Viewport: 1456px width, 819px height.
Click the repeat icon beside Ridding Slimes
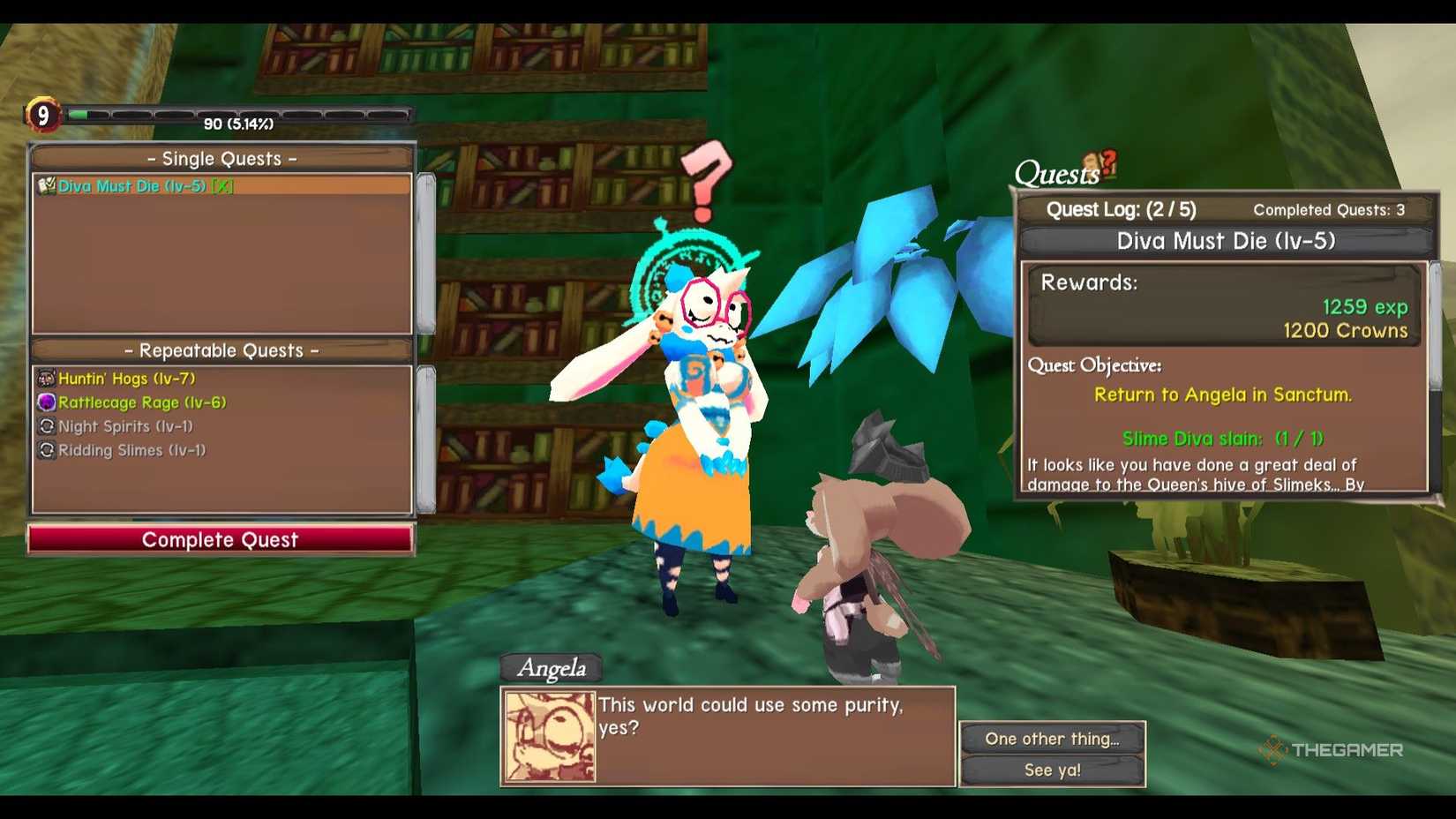click(x=47, y=449)
